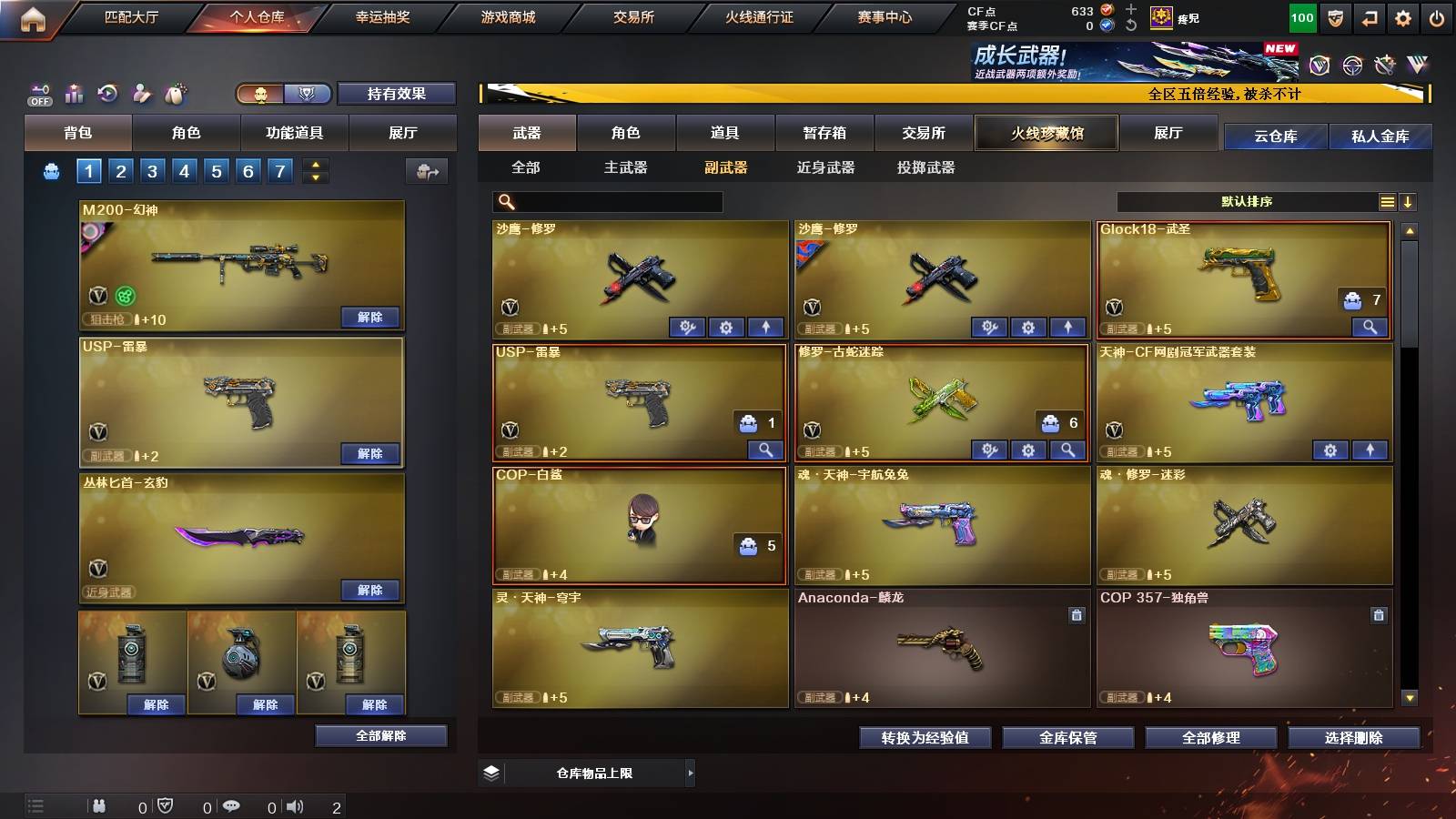
Task: Click the settings gear in the top-right corner
Action: (1404, 16)
